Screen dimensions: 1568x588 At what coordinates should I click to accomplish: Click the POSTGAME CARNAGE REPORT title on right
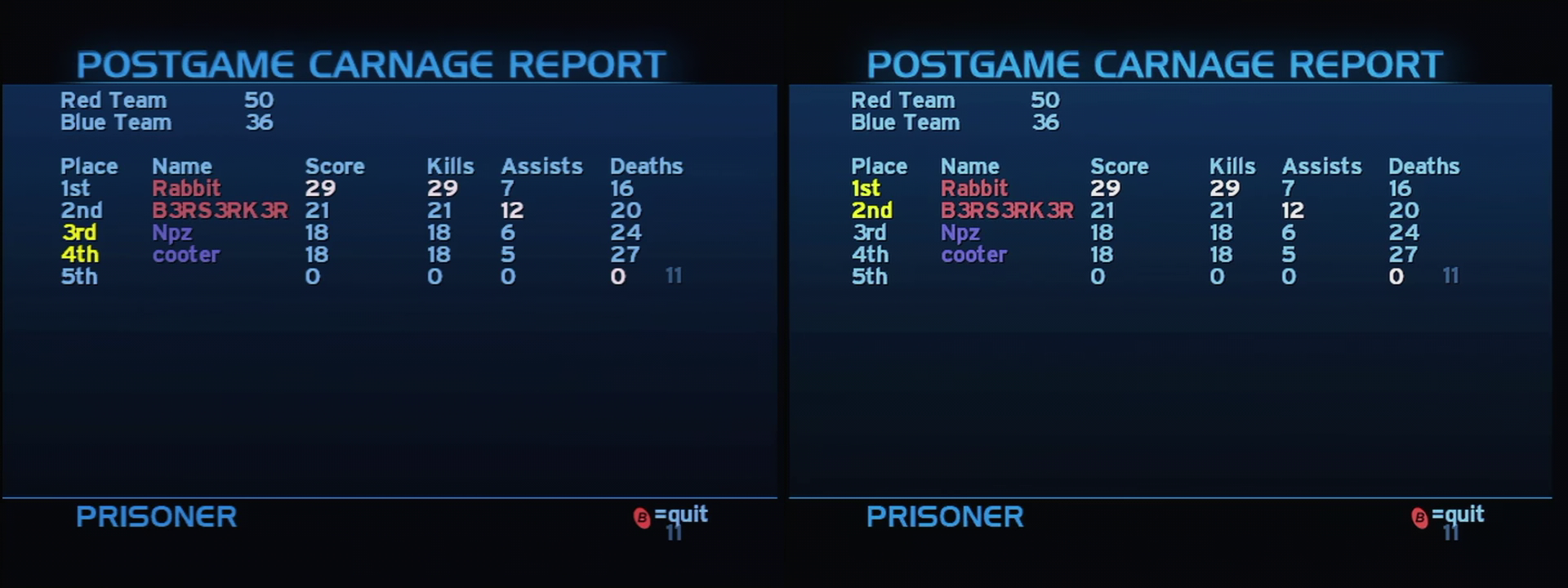click(1155, 63)
